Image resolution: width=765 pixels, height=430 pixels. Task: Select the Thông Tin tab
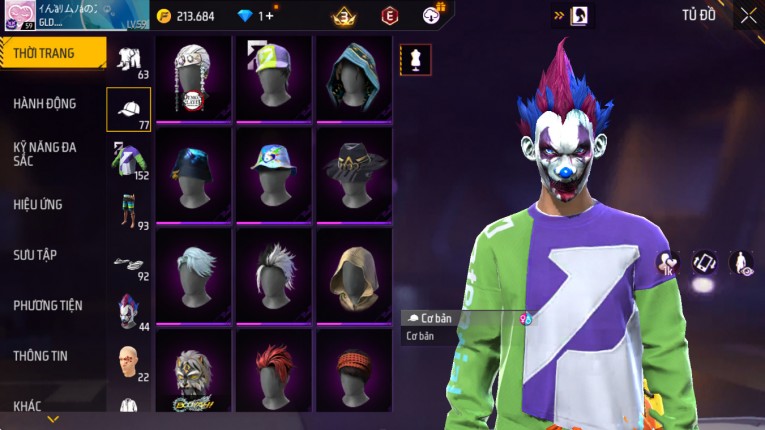pos(42,355)
